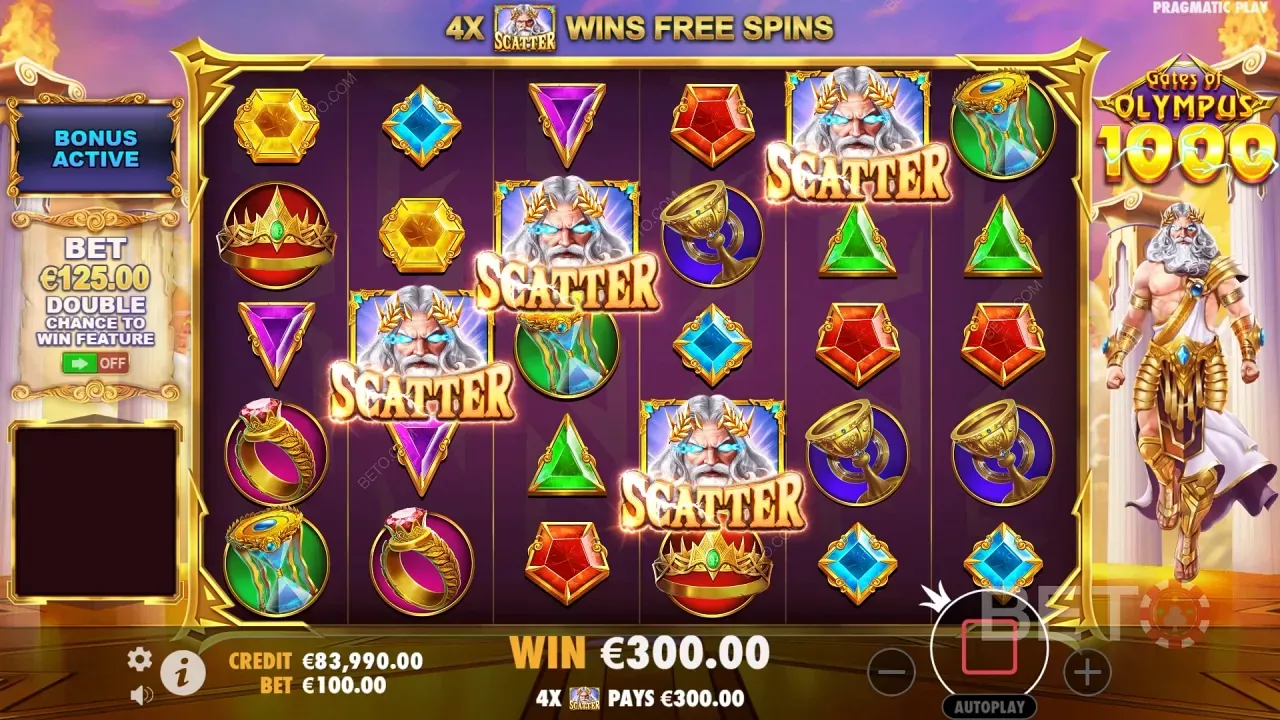Viewport: 1280px width, 720px height.
Task: Stop the spin with the square button
Action: (988, 648)
